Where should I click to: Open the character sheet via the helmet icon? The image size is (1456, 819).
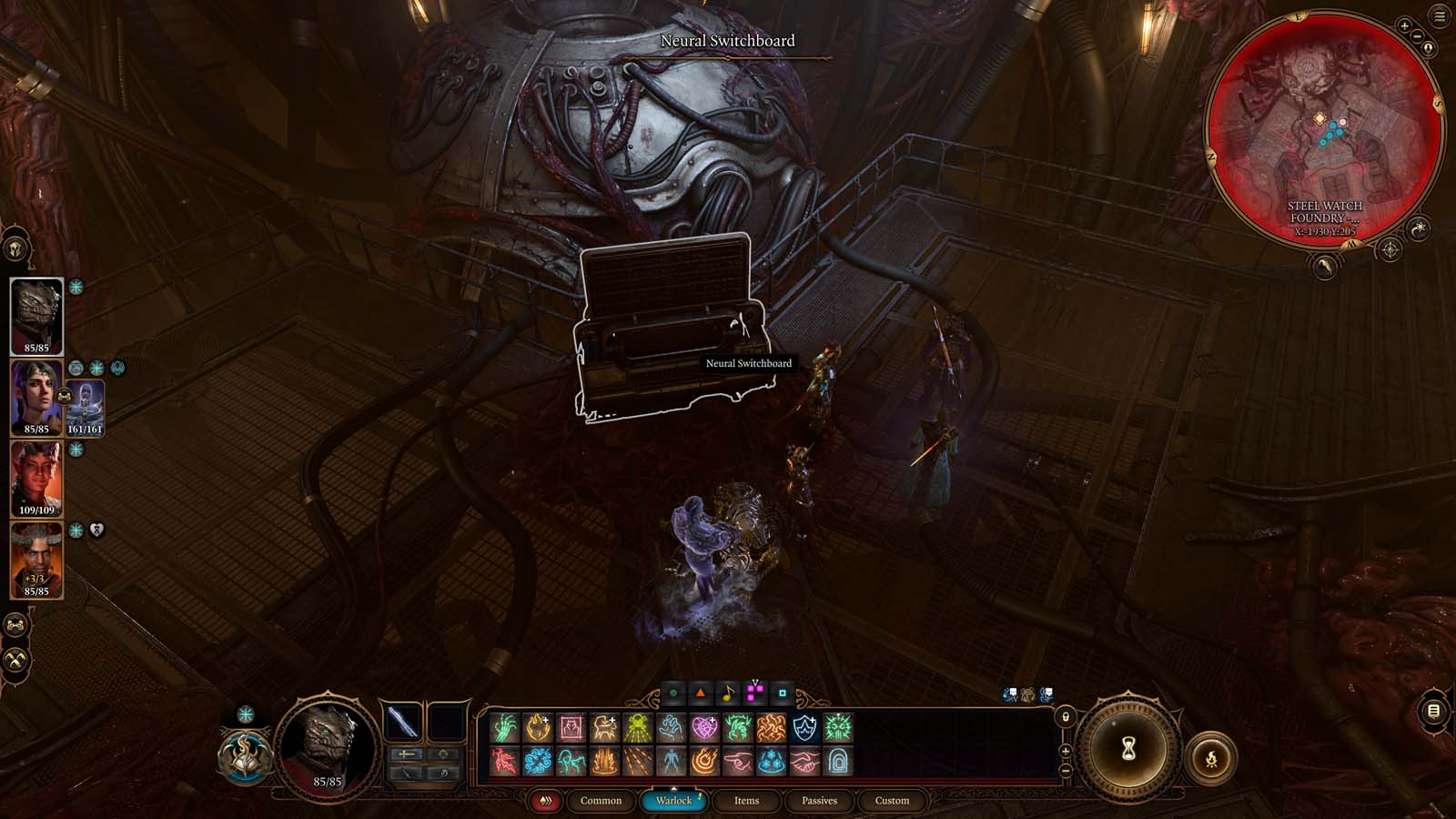pyautogui.click(x=15, y=248)
